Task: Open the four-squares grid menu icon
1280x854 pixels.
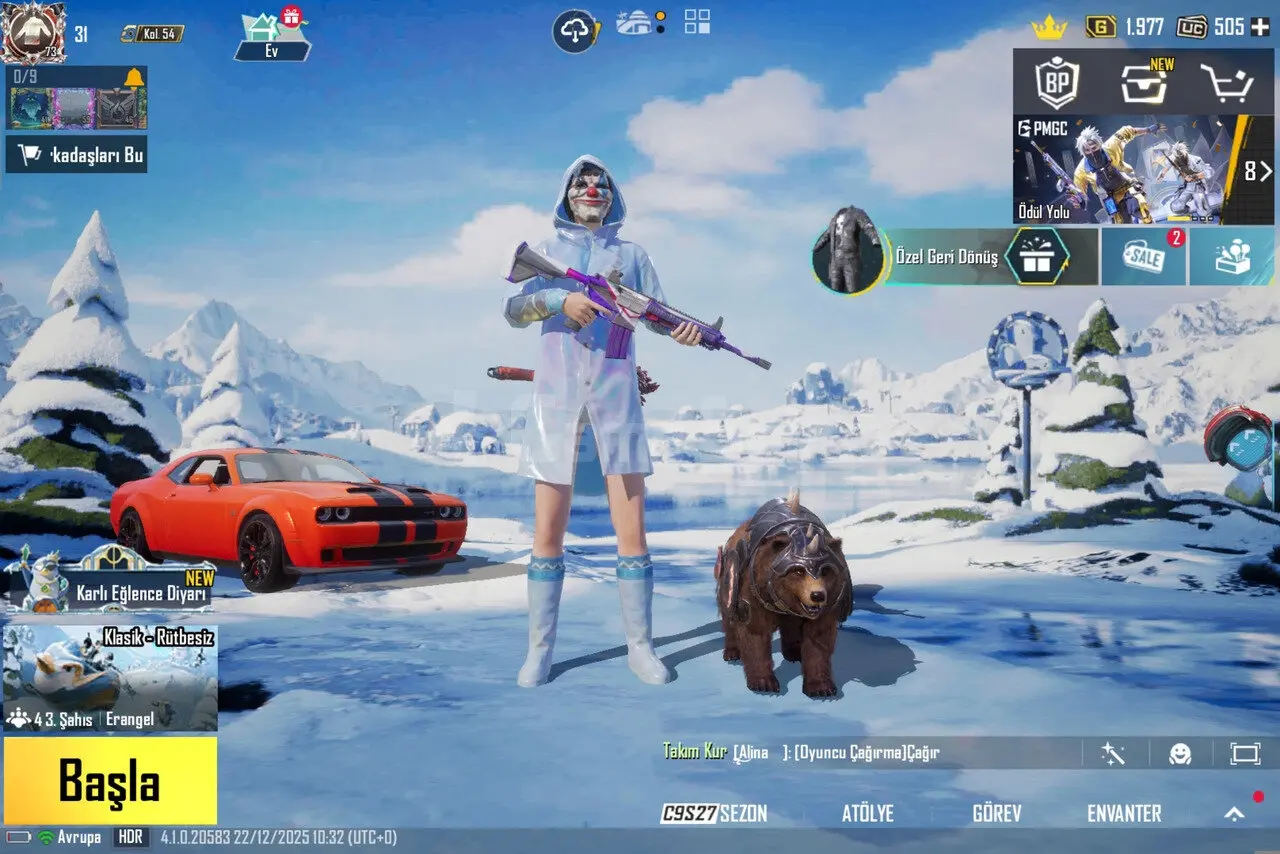Action: 697,22
